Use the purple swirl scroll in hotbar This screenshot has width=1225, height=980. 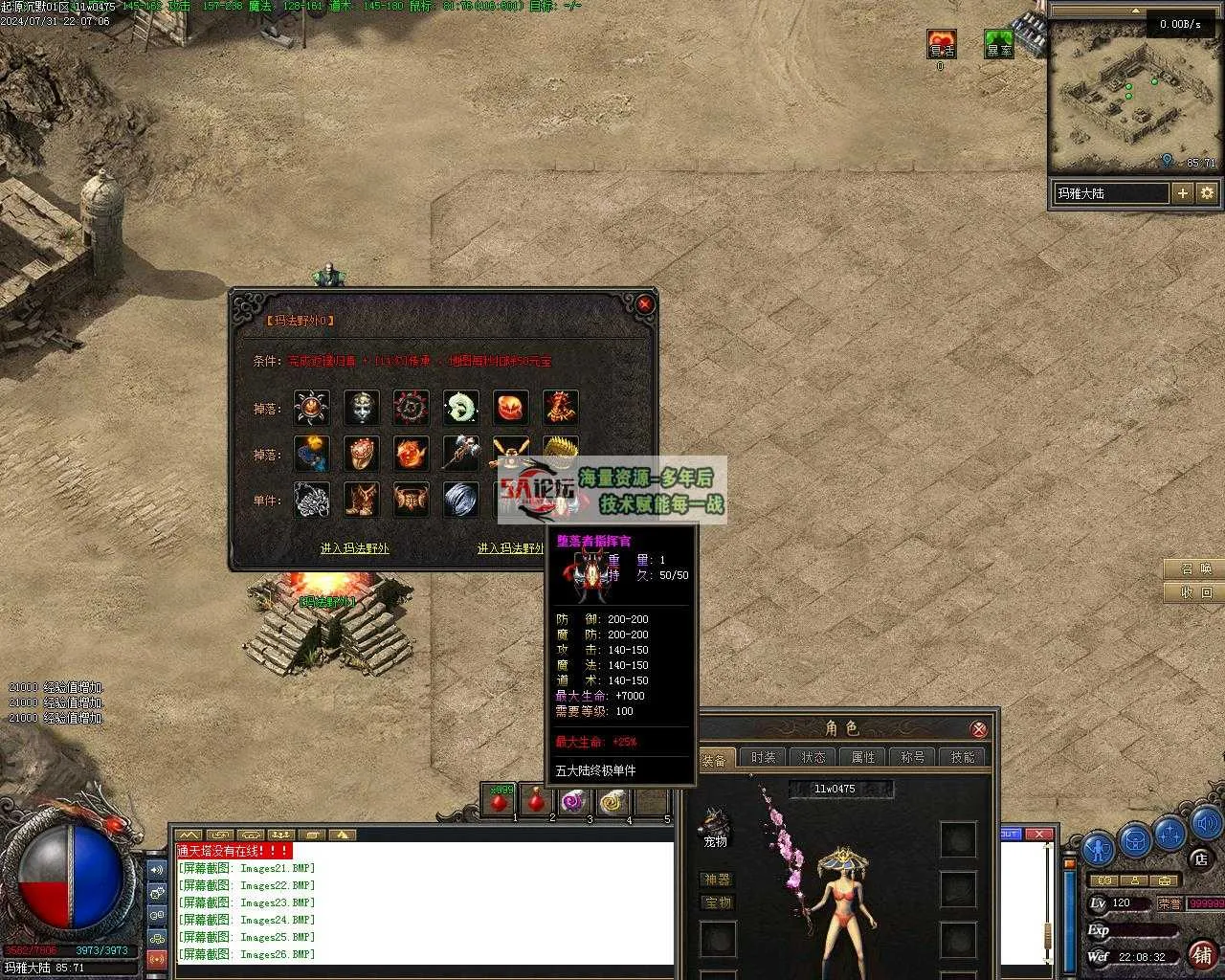pos(573,801)
